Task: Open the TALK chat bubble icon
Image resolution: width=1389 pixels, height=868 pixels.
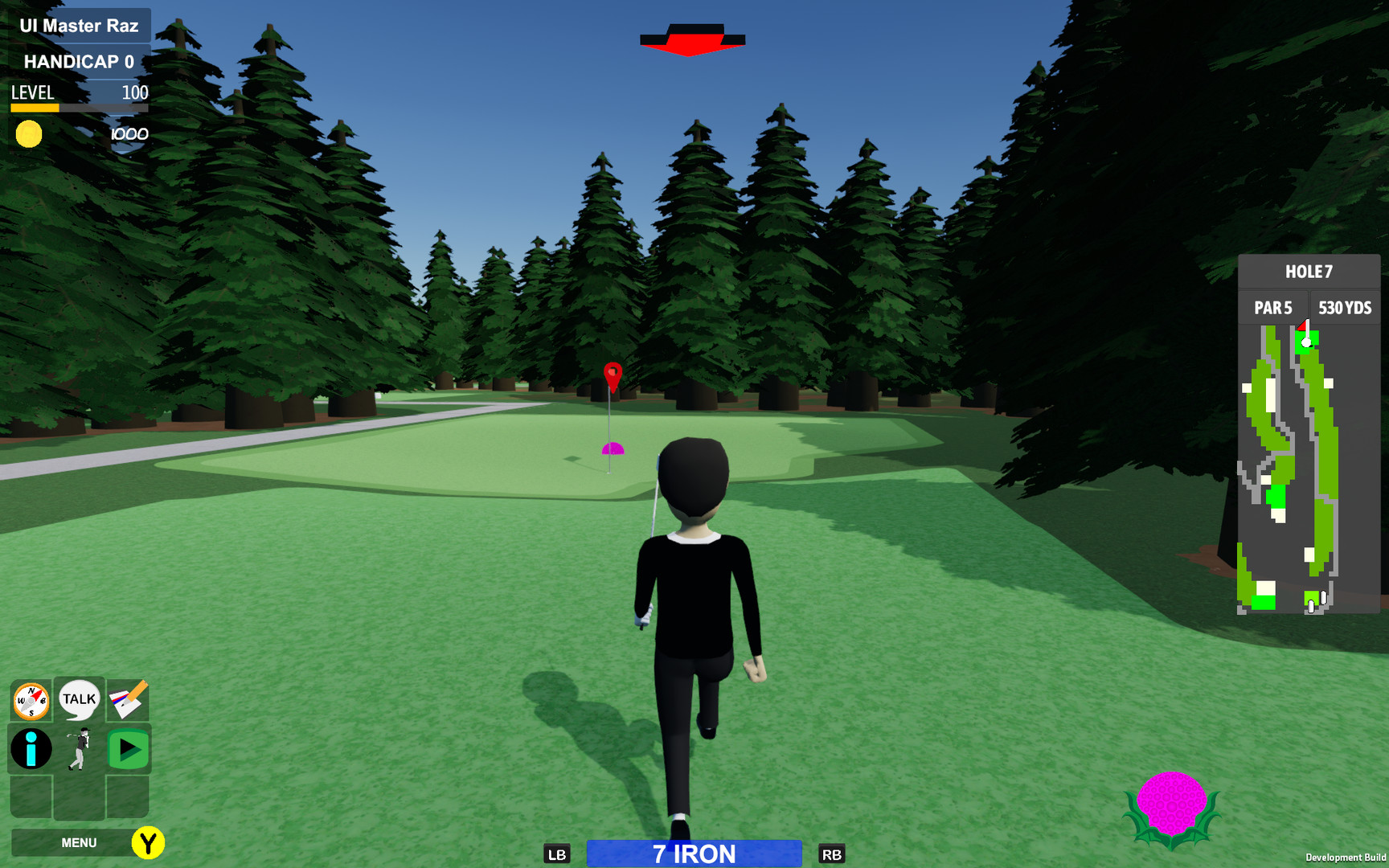Action: (x=78, y=699)
